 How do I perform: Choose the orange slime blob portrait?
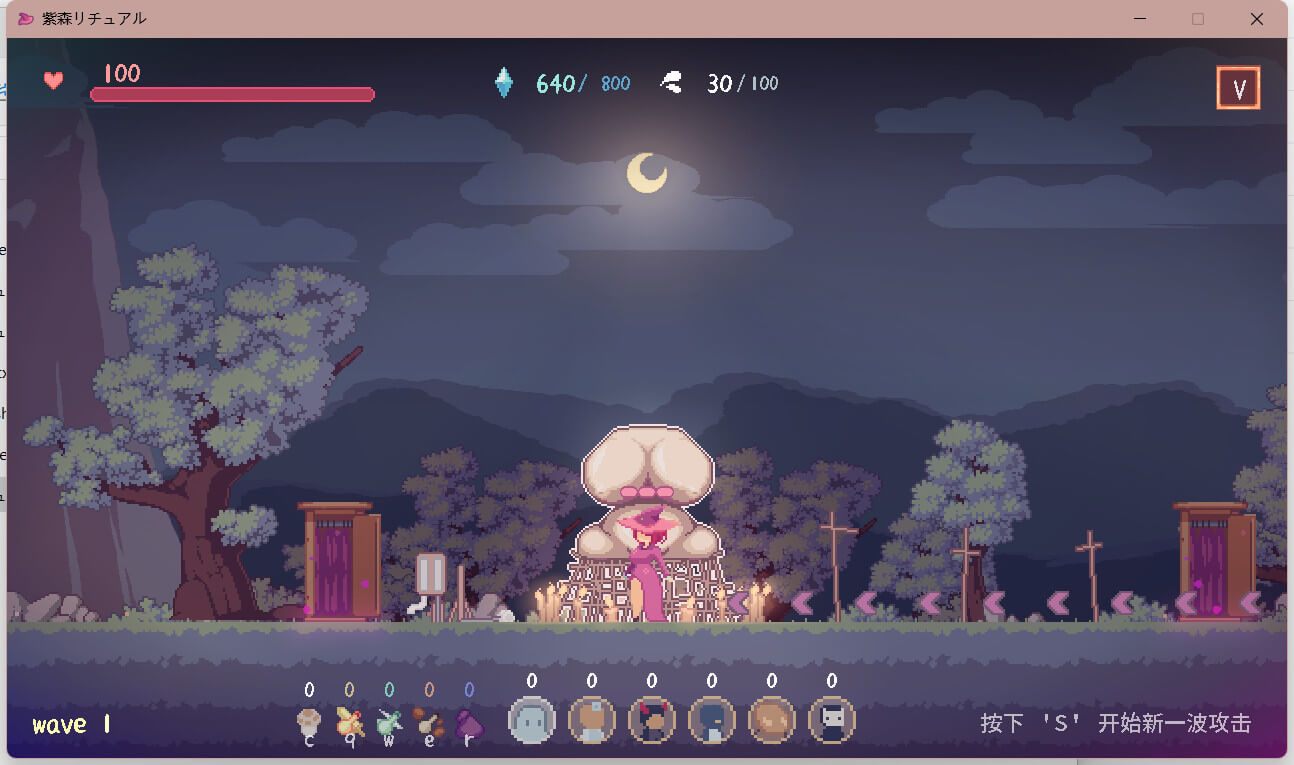(771, 720)
